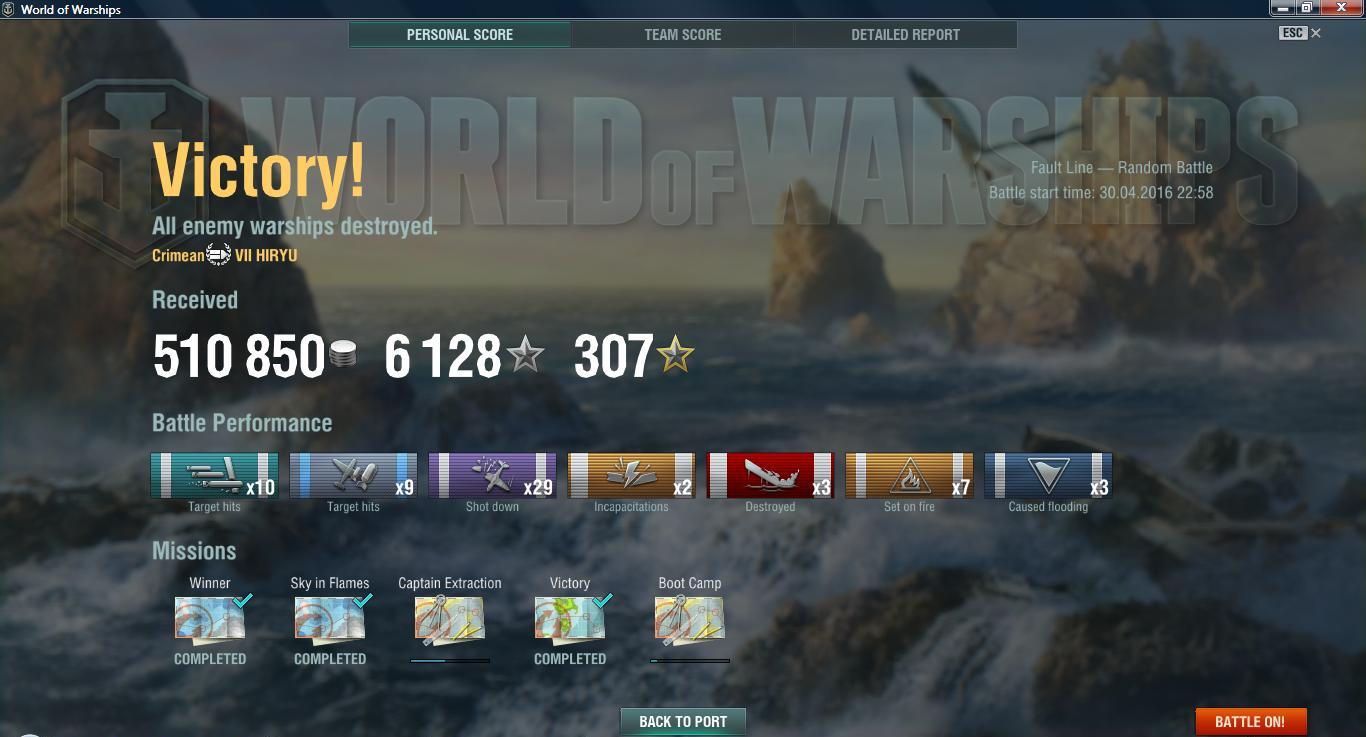Check the Caused flooding ribbon

pos(1048,476)
